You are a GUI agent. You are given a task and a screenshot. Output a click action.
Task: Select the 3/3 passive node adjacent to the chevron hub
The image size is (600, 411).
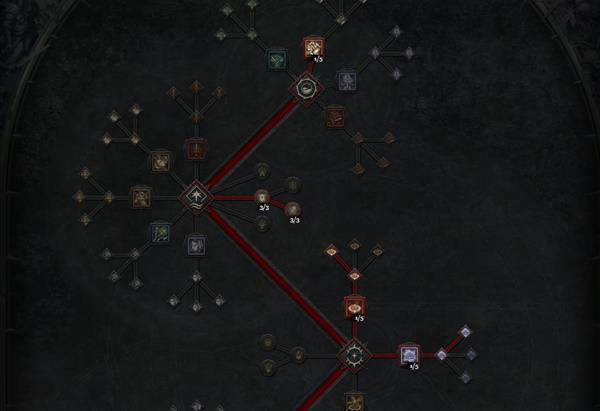(x=263, y=197)
